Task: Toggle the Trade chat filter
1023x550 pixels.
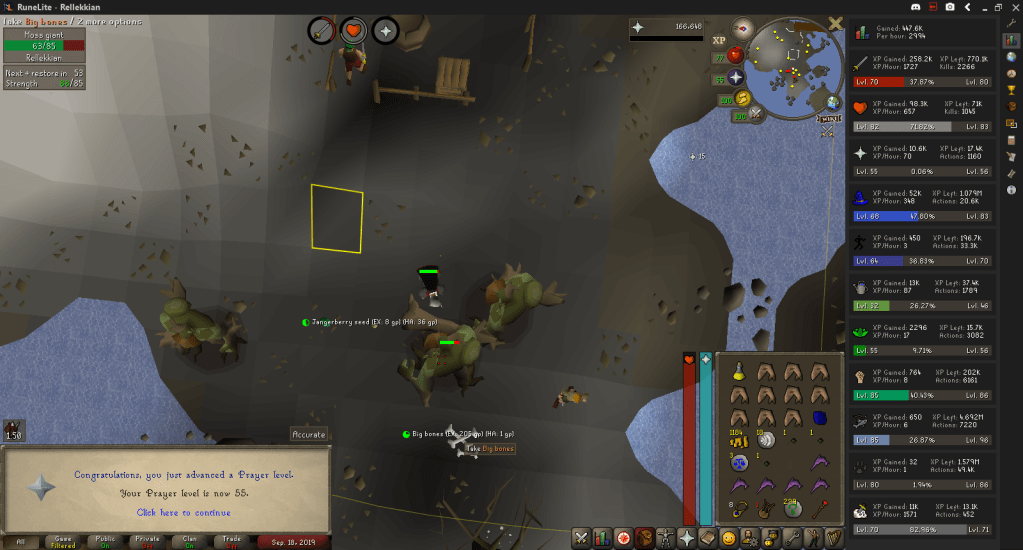Action: tap(232, 541)
